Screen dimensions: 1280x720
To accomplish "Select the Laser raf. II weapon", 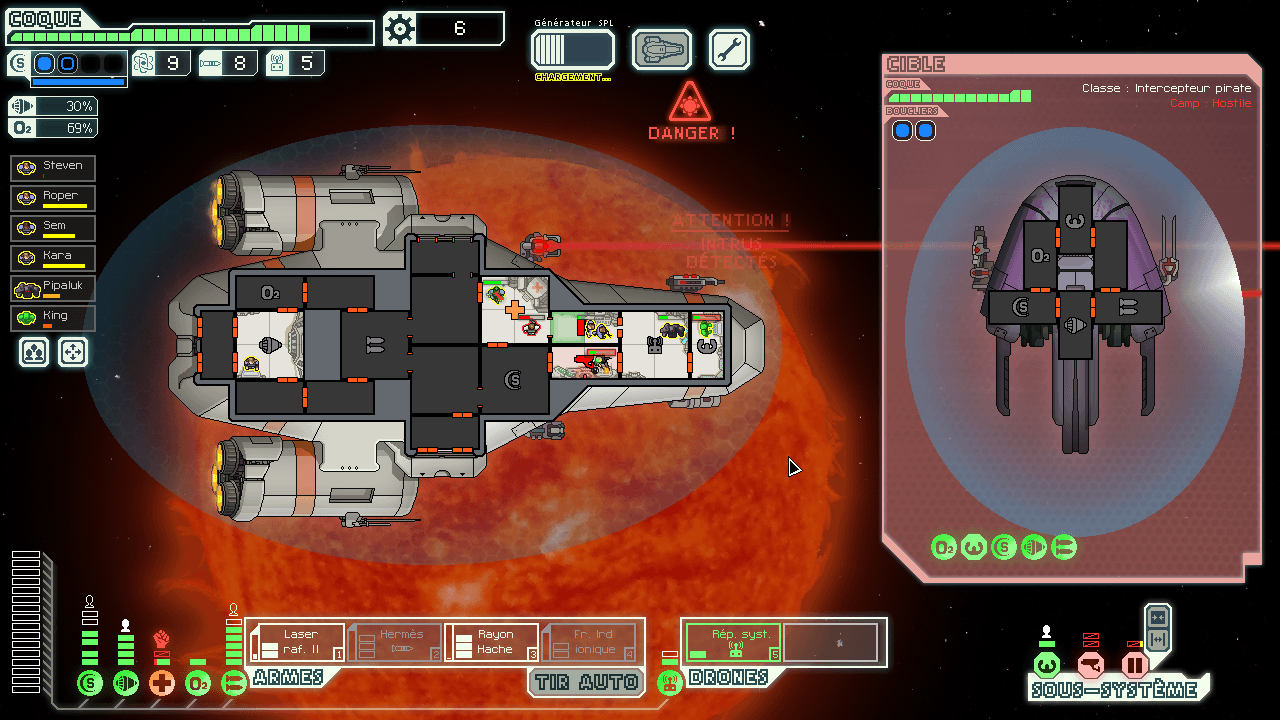I will (297, 642).
